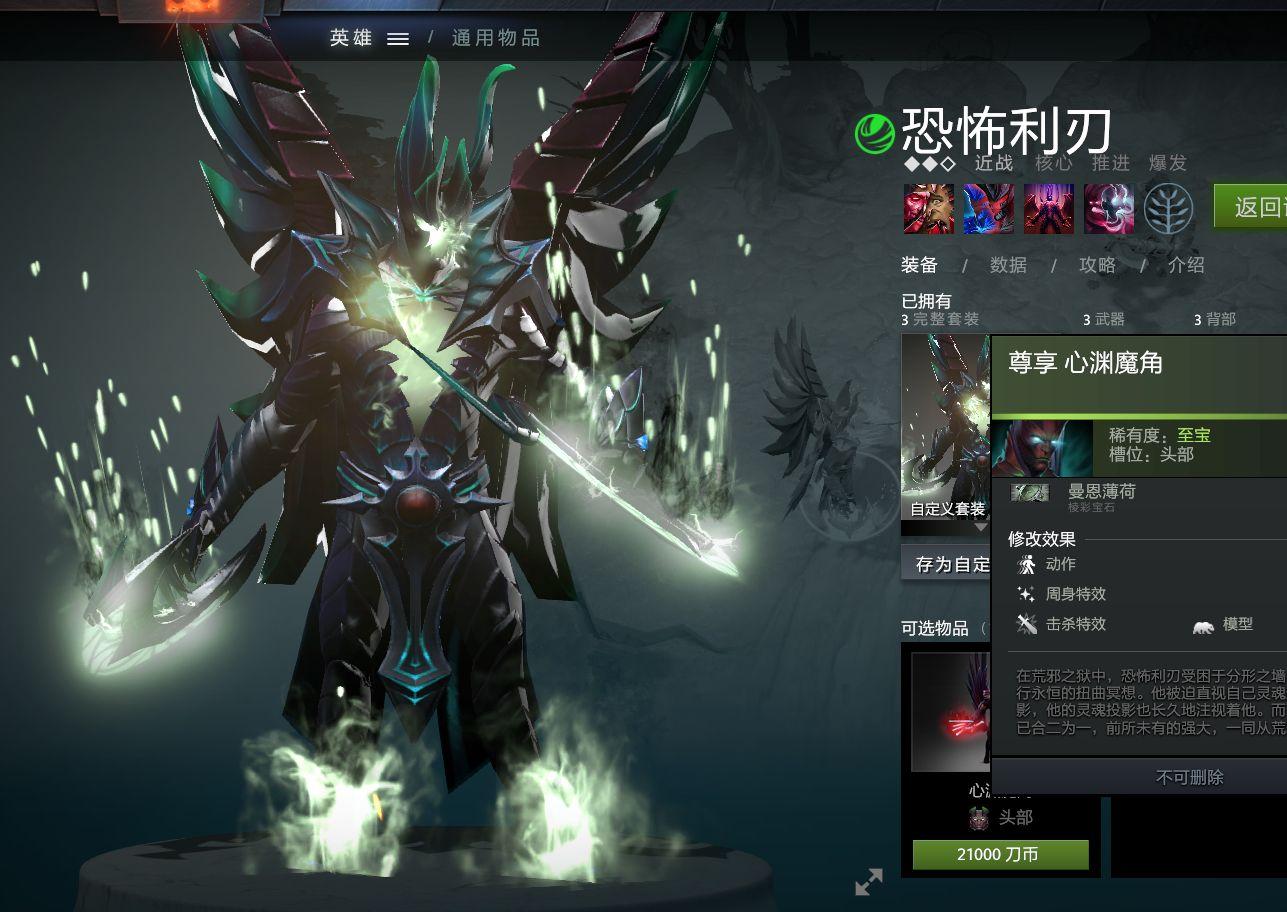Expand hero preview with fullscreen arrows
The height and width of the screenshot is (912, 1287).
[x=869, y=882]
